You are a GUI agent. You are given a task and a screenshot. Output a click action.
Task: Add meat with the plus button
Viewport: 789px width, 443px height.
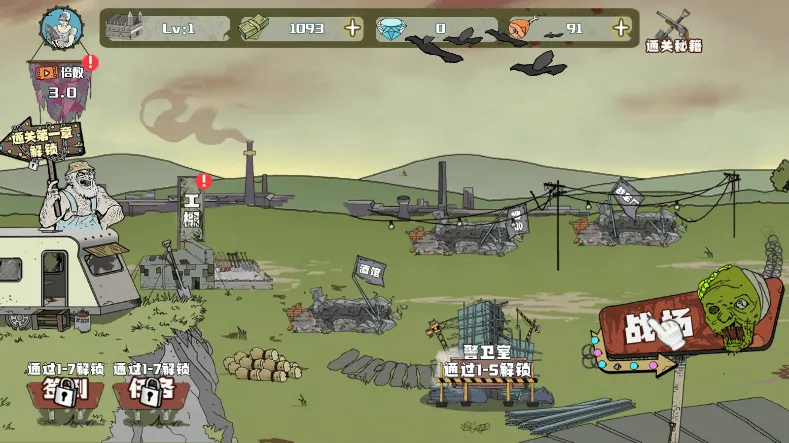pyautogui.click(x=621, y=28)
